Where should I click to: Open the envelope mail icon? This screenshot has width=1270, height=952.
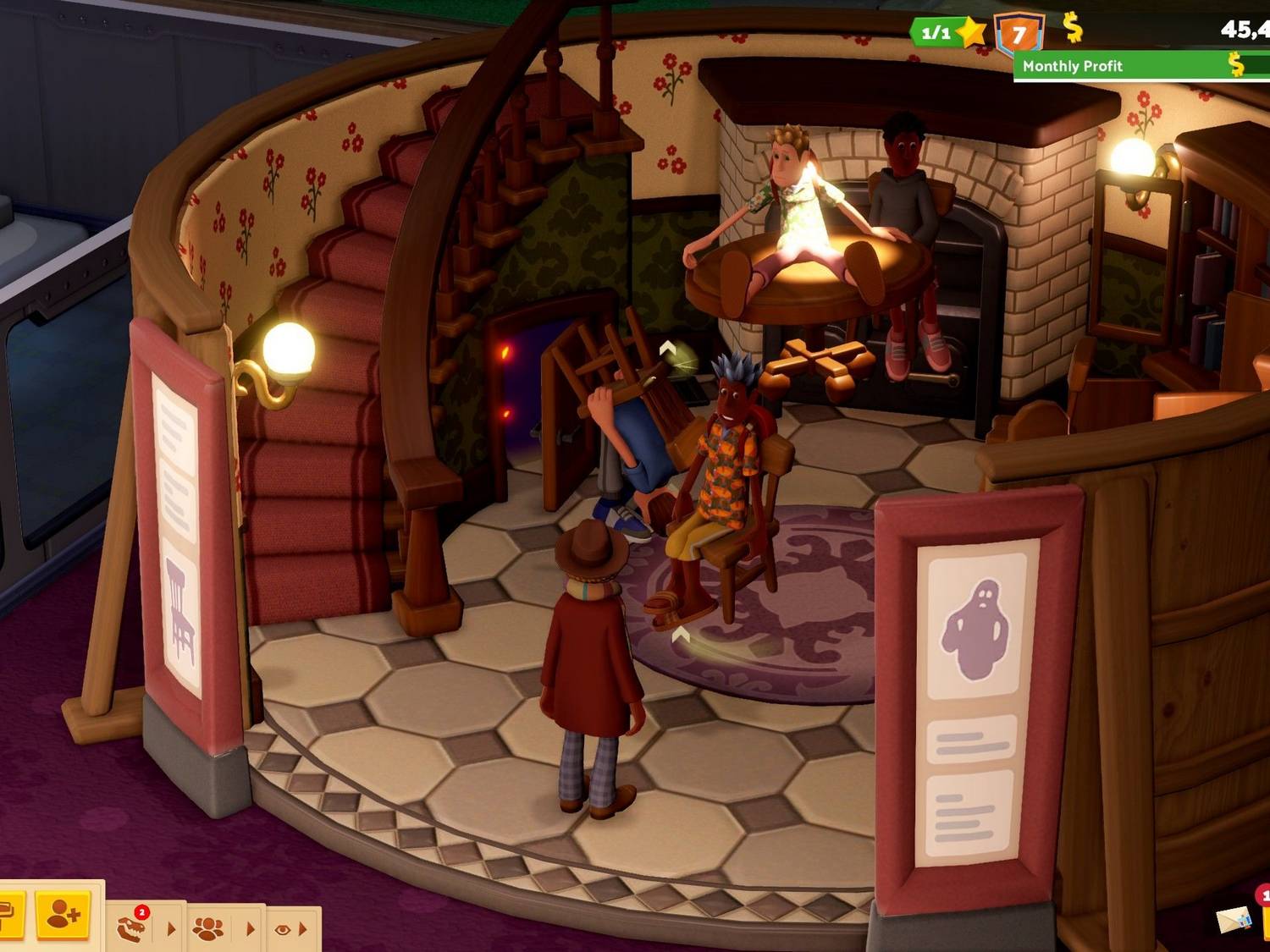(x=1233, y=921)
